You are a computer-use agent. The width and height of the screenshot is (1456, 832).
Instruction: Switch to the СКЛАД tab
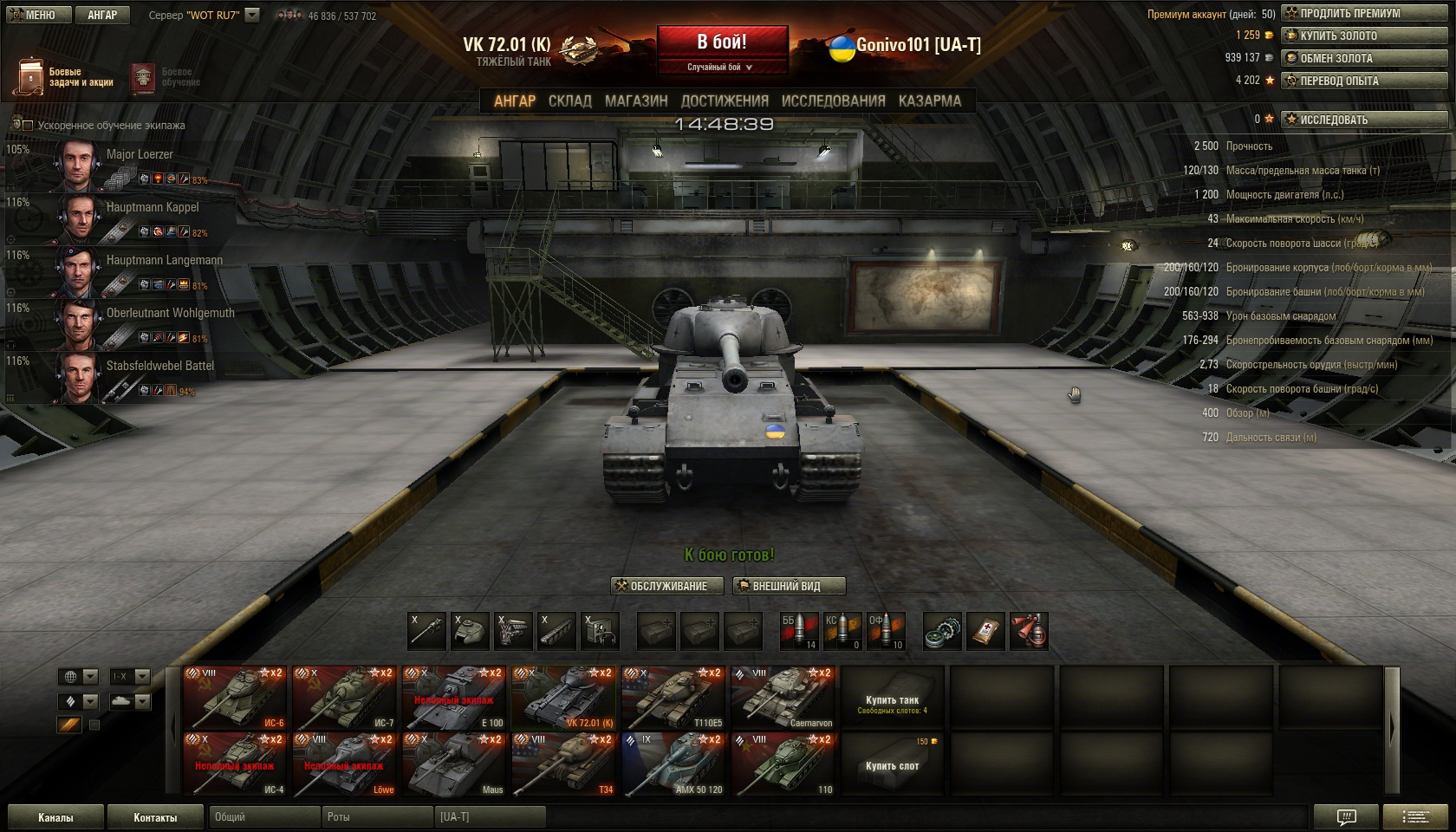pyautogui.click(x=569, y=101)
